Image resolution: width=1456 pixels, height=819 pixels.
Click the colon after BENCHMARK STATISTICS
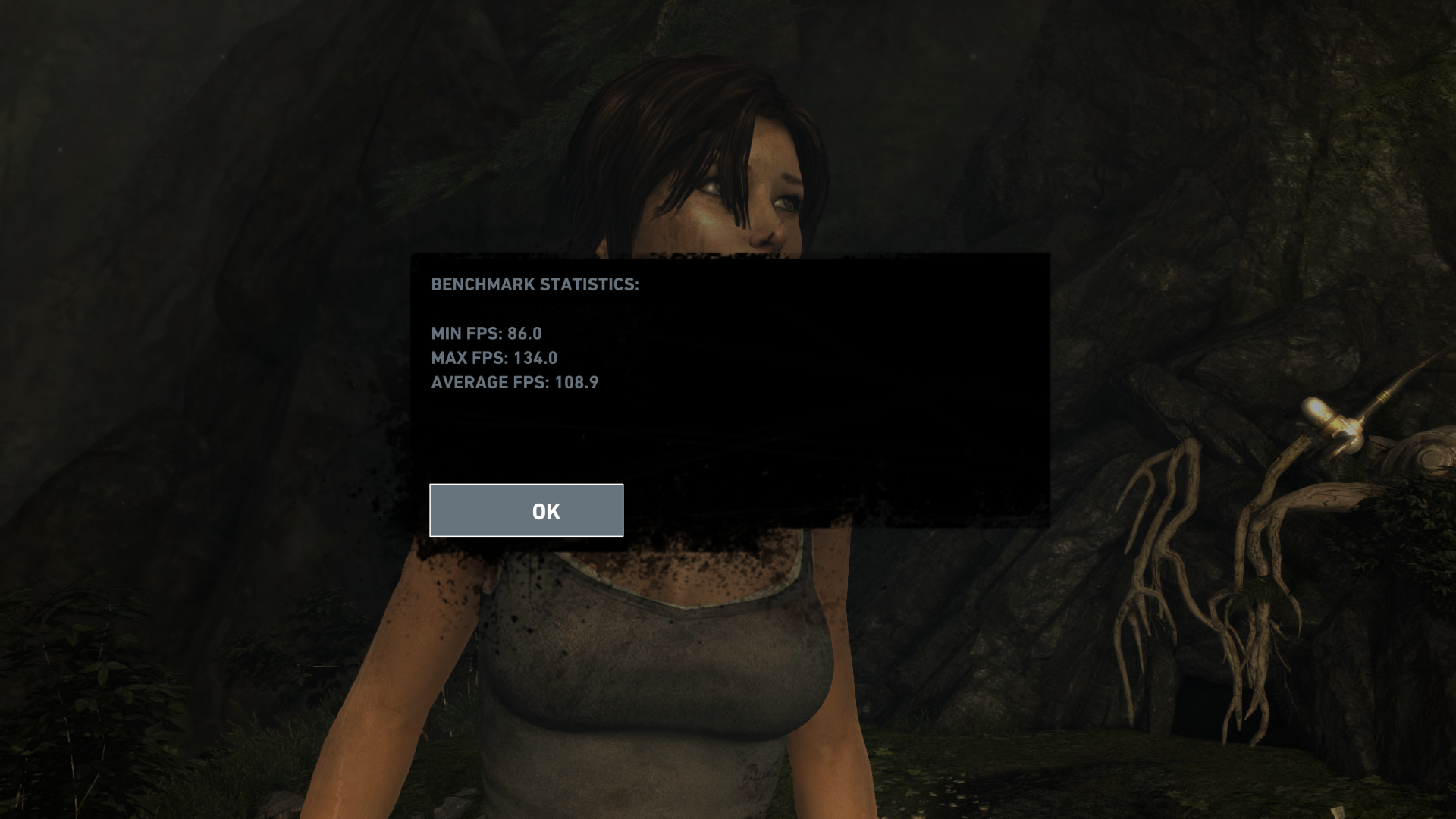(636, 285)
